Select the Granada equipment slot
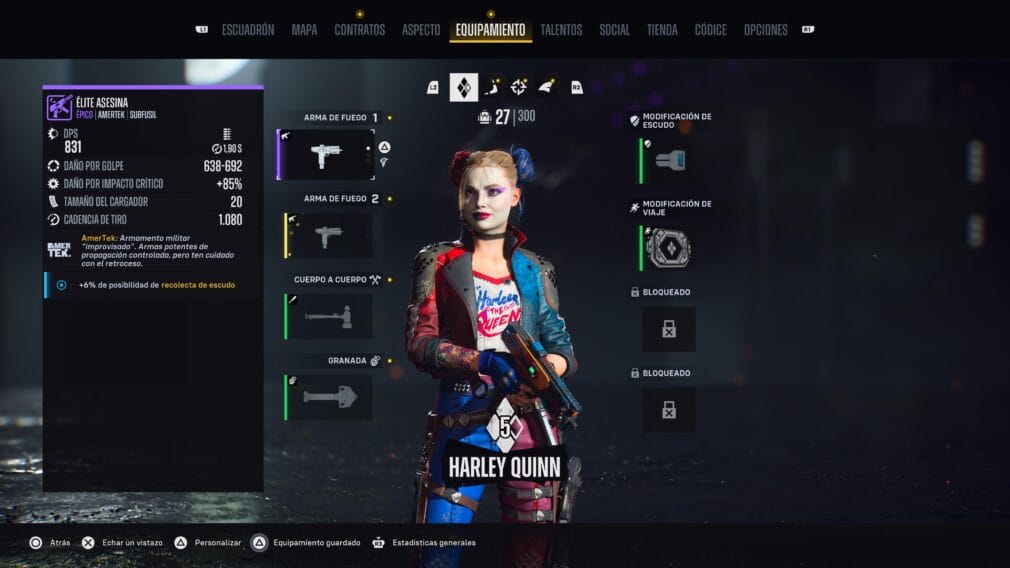 point(330,397)
